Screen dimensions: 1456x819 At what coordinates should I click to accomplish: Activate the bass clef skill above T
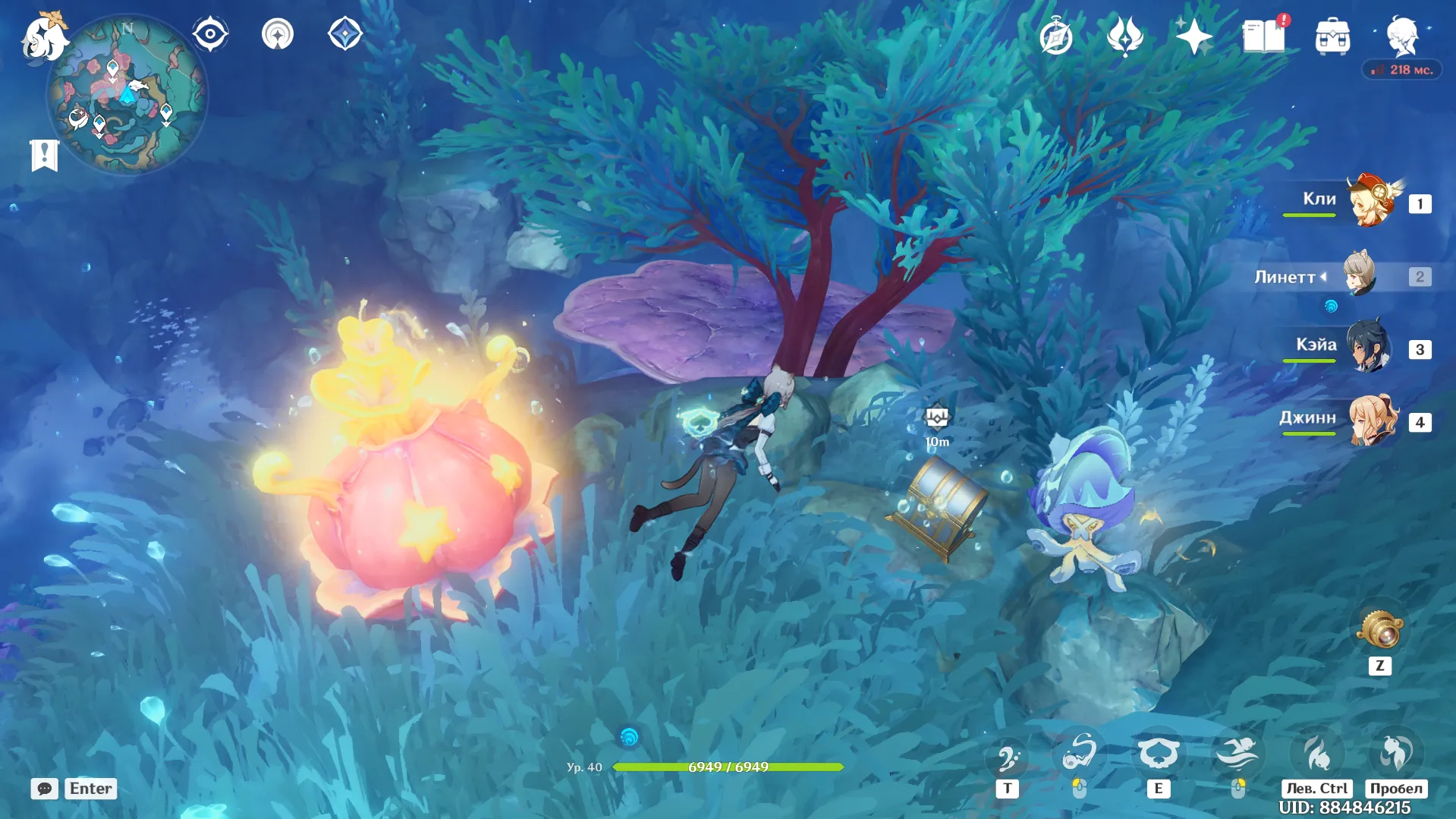[x=1008, y=756]
